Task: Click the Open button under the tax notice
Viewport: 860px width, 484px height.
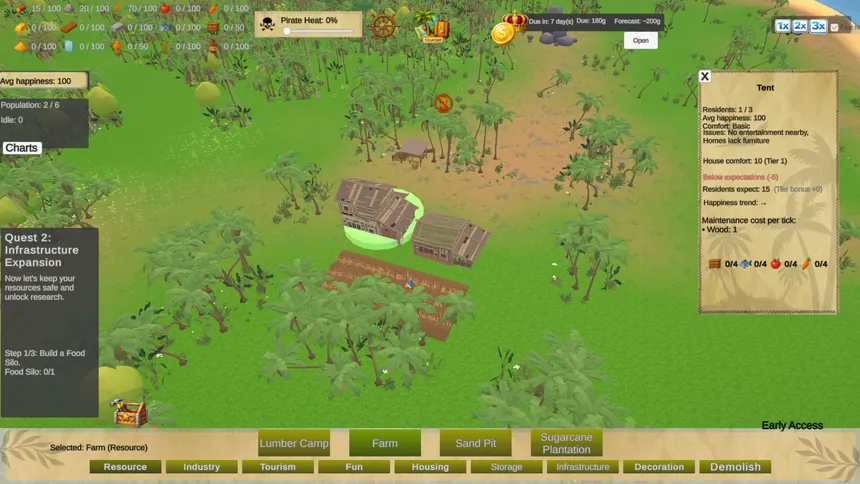Action: click(641, 41)
